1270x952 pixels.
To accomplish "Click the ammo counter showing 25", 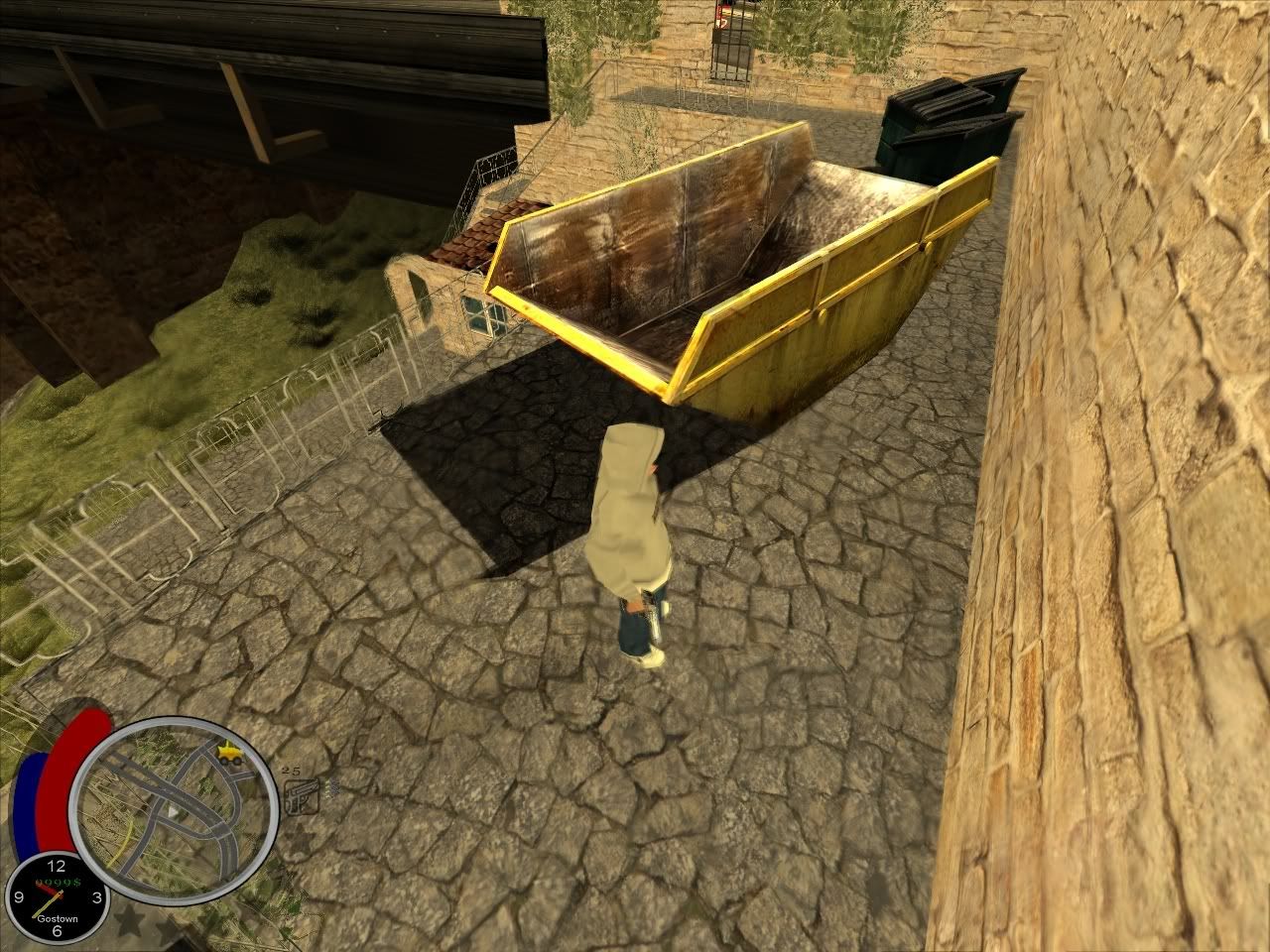I will click(291, 771).
